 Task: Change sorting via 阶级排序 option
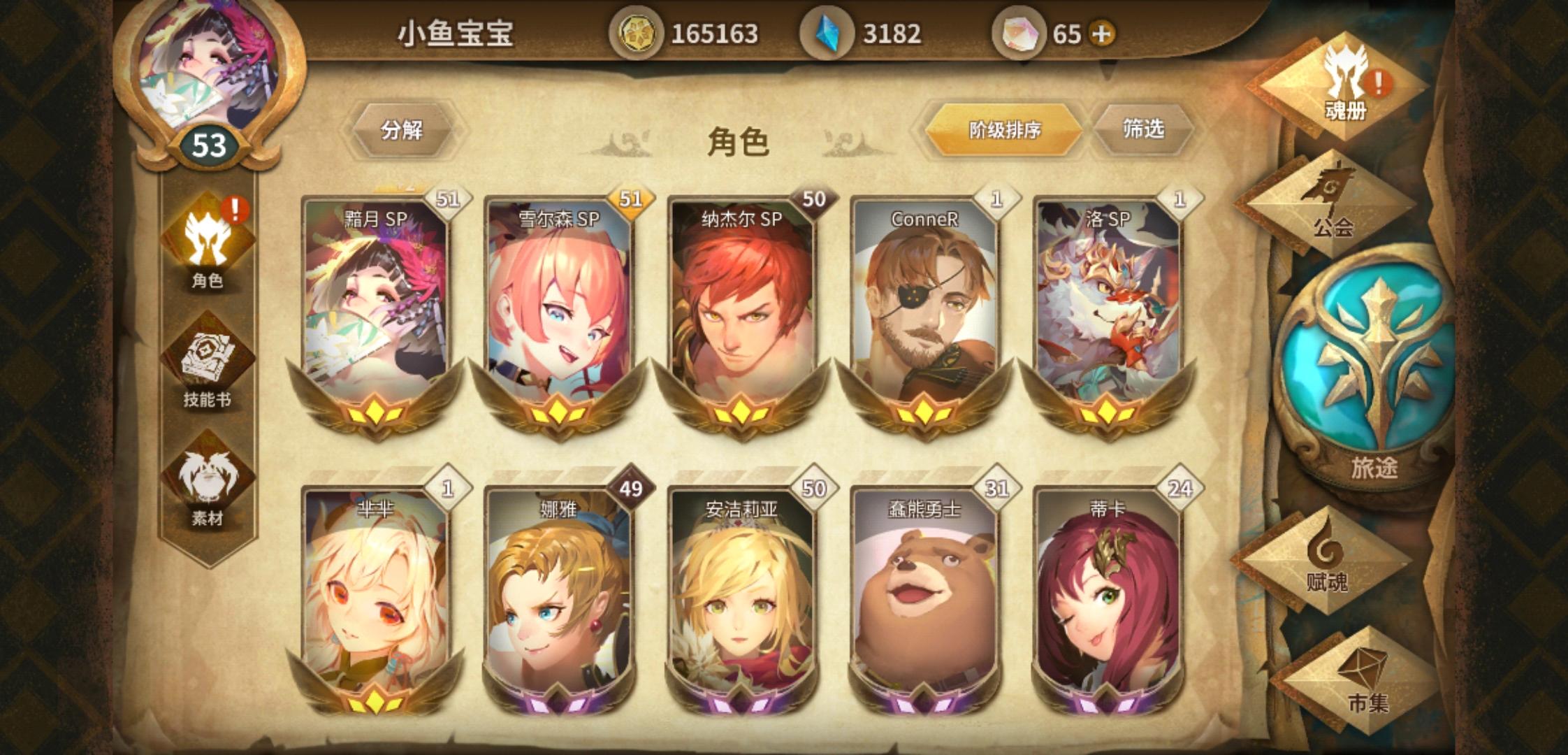1005,128
